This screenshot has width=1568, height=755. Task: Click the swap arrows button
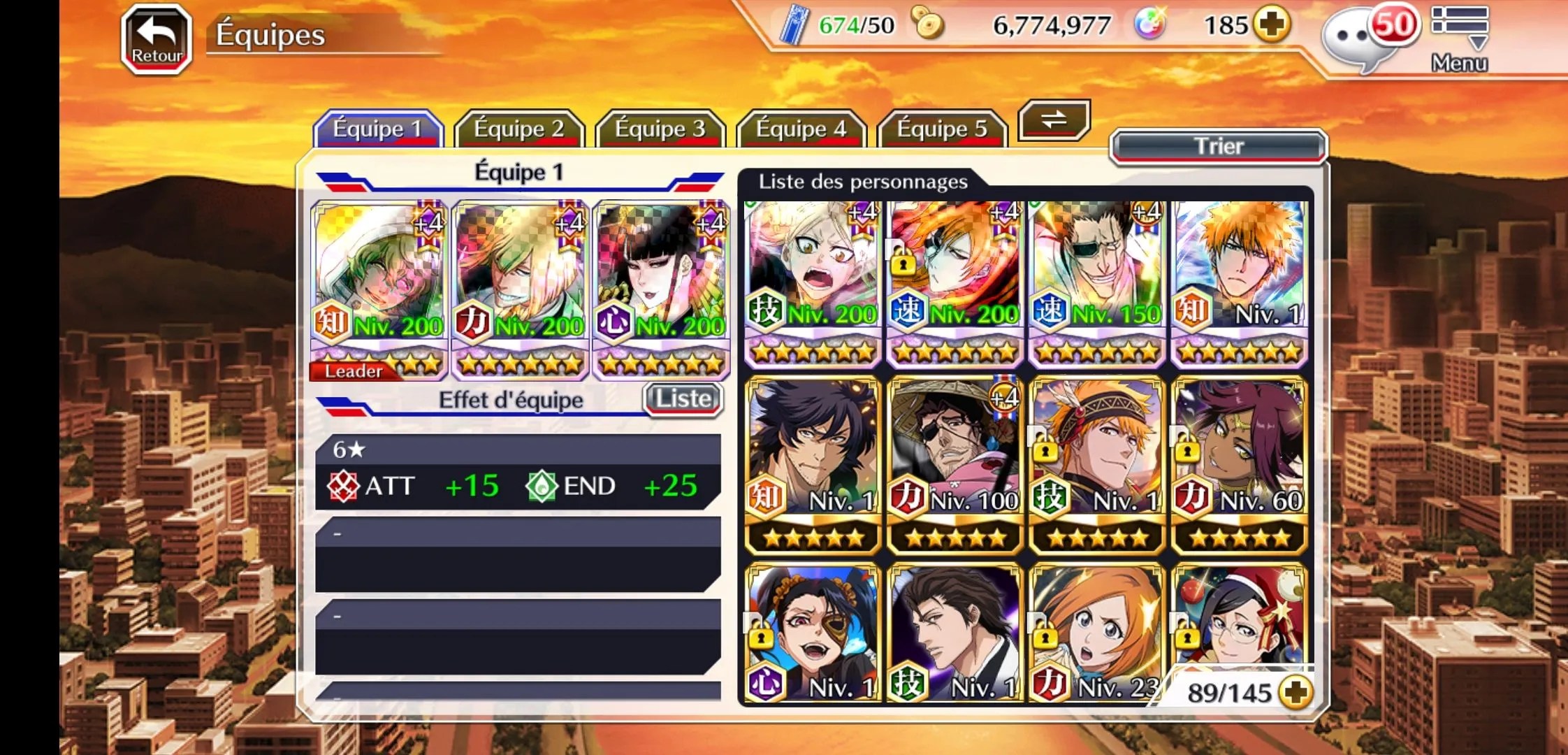[1054, 120]
